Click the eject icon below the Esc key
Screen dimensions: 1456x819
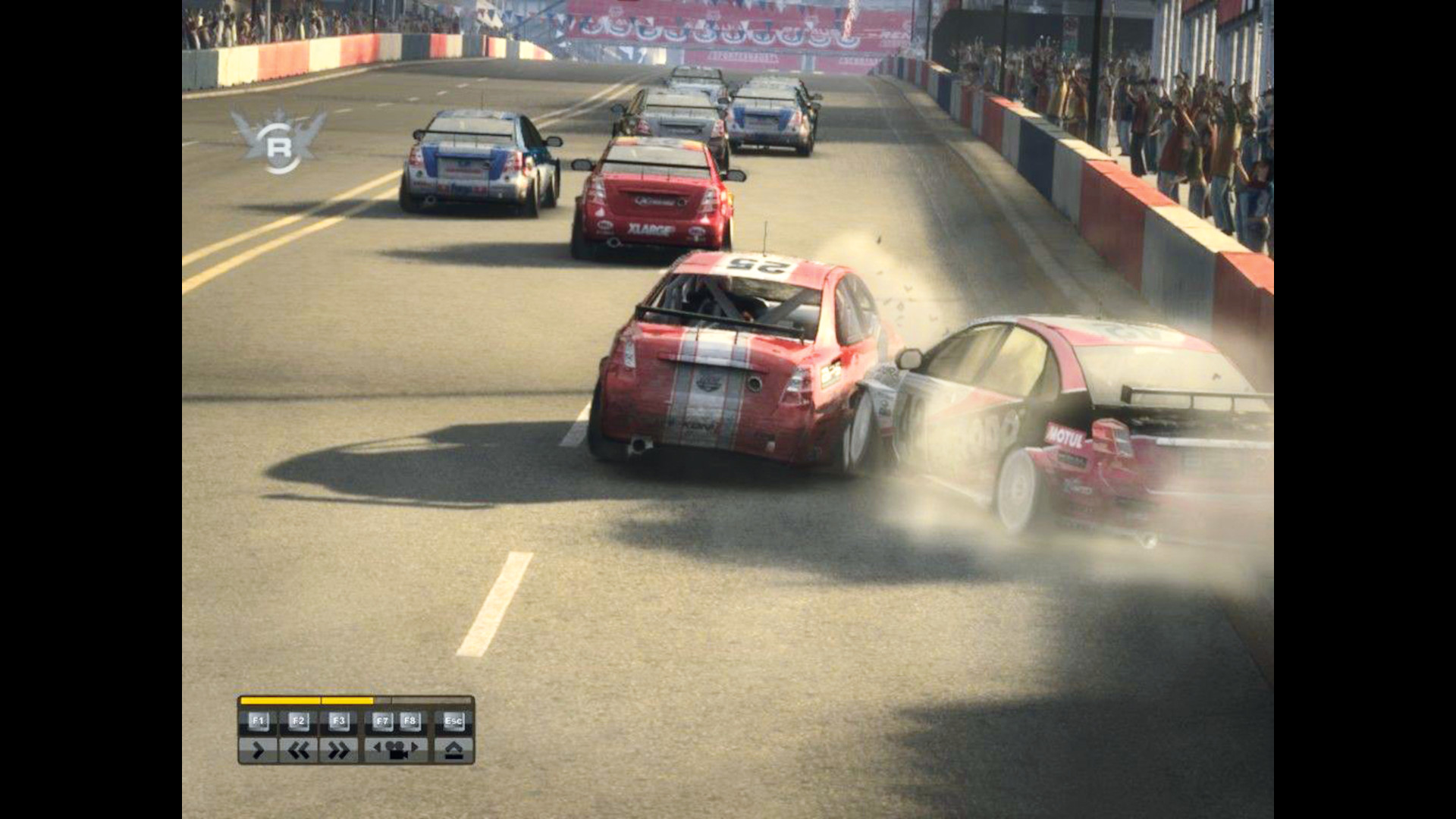453,749
